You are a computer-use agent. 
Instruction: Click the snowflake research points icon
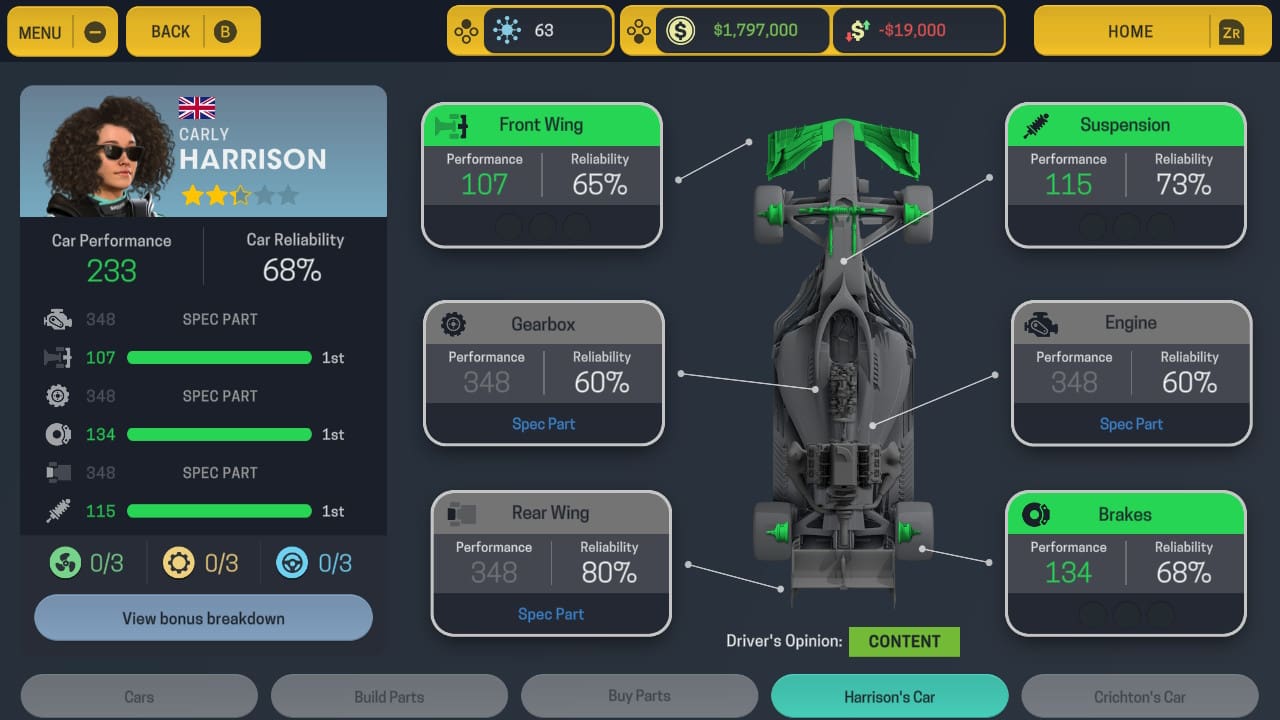[509, 30]
